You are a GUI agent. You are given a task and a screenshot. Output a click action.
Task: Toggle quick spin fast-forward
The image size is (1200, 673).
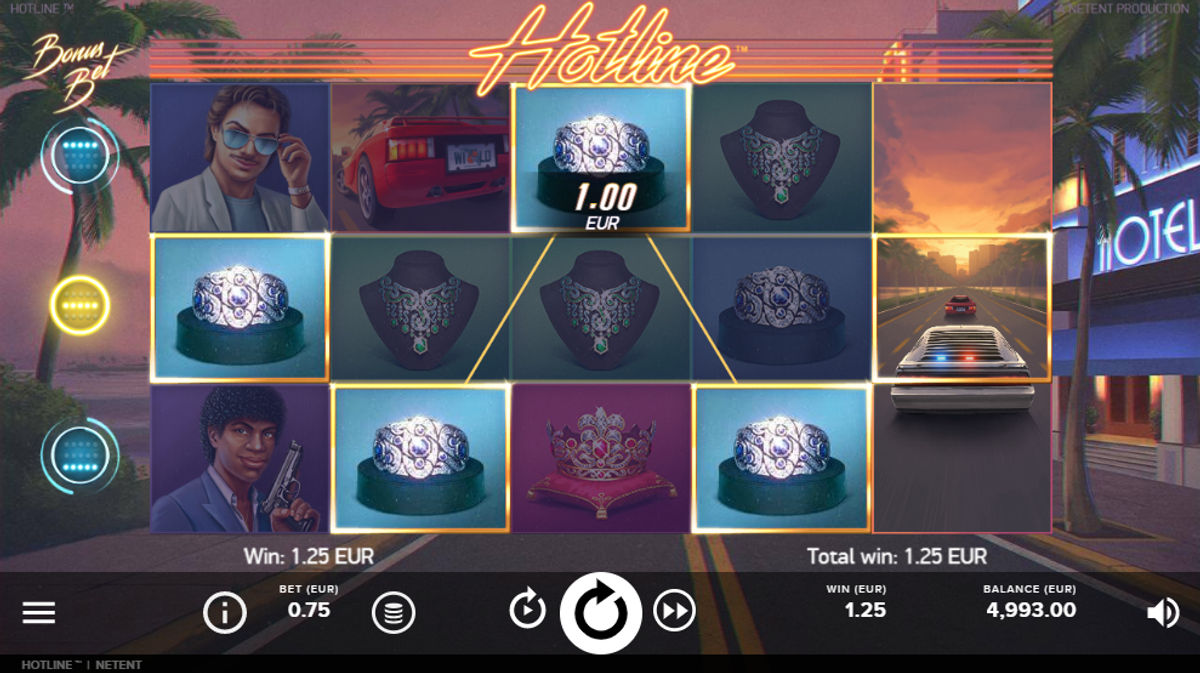pyautogui.click(x=674, y=609)
